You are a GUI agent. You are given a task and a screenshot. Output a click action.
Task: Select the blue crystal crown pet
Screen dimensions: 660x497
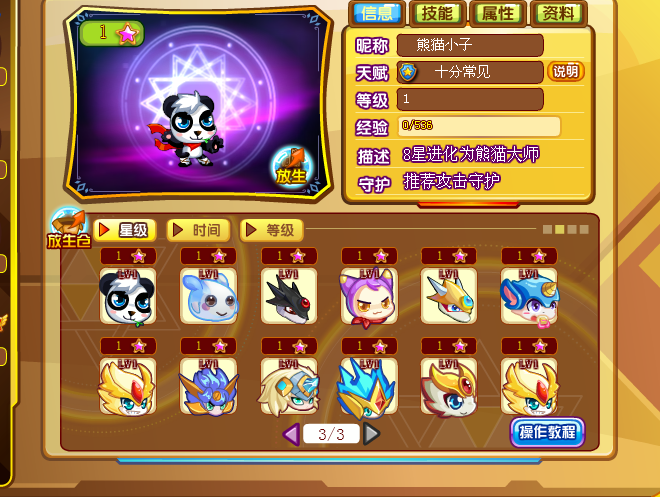368,386
